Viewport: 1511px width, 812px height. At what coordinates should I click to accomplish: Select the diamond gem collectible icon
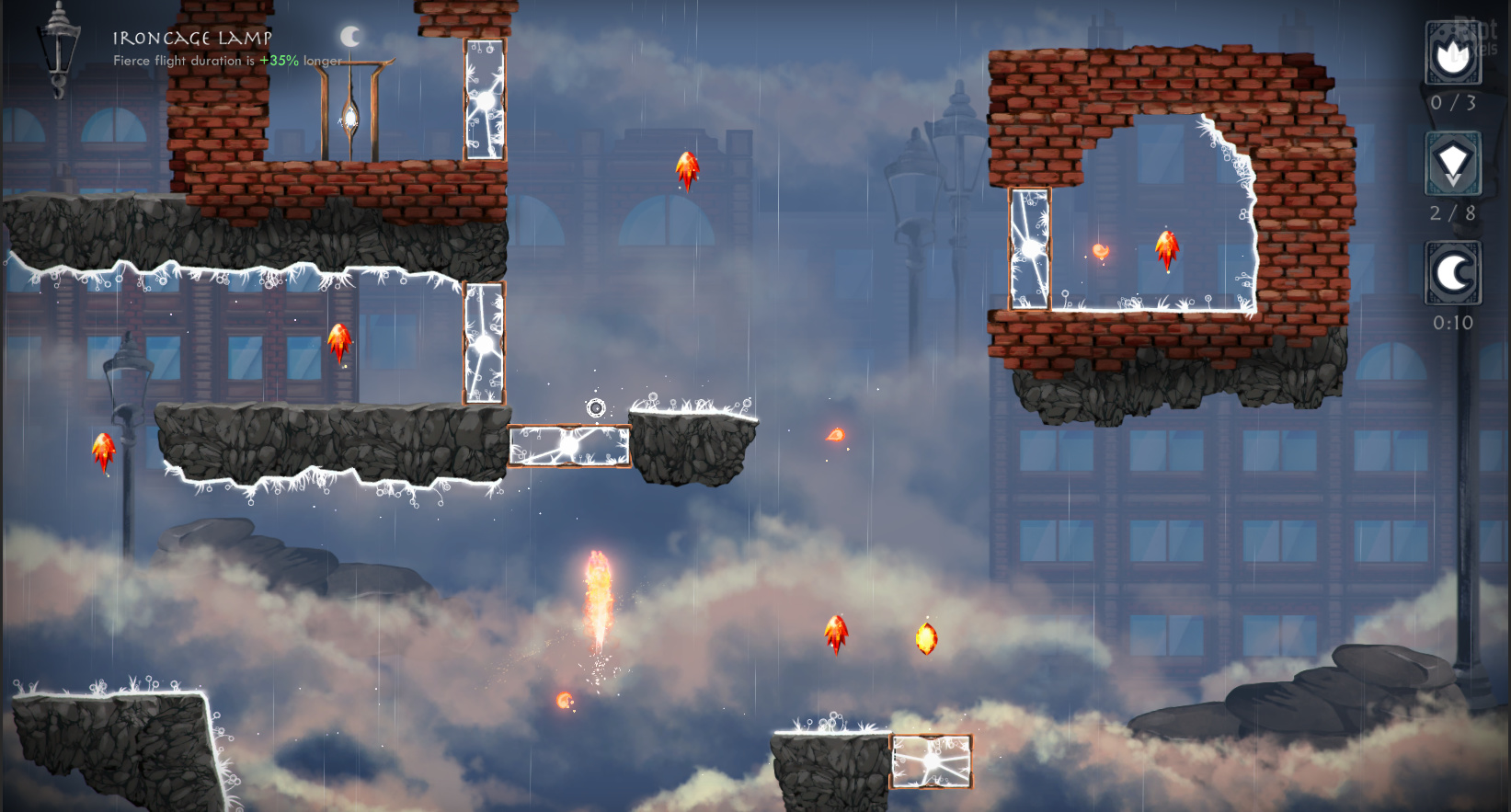(x=1452, y=164)
